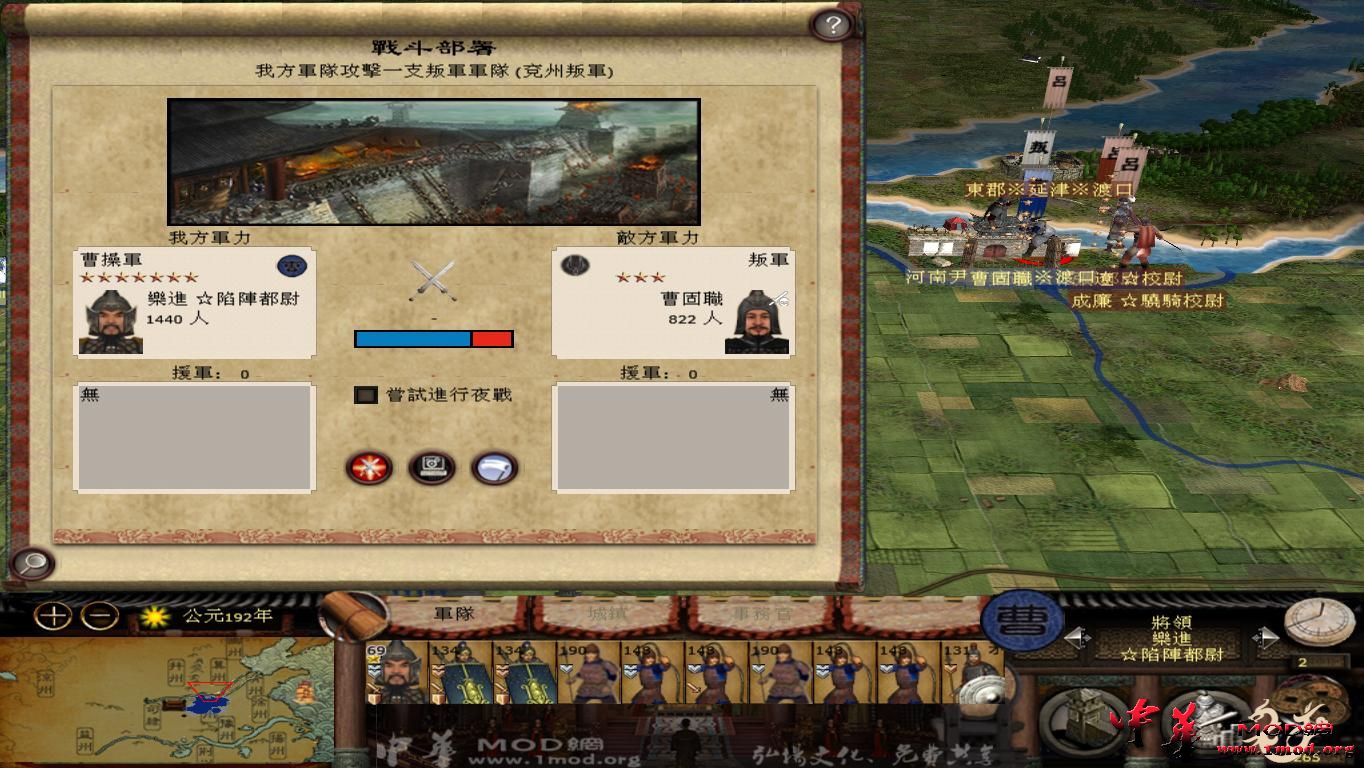Viewport: 1364px width, 768px height.
Task: Click the withdraw scroll icon to retreat
Action: click(x=494, y=468)
